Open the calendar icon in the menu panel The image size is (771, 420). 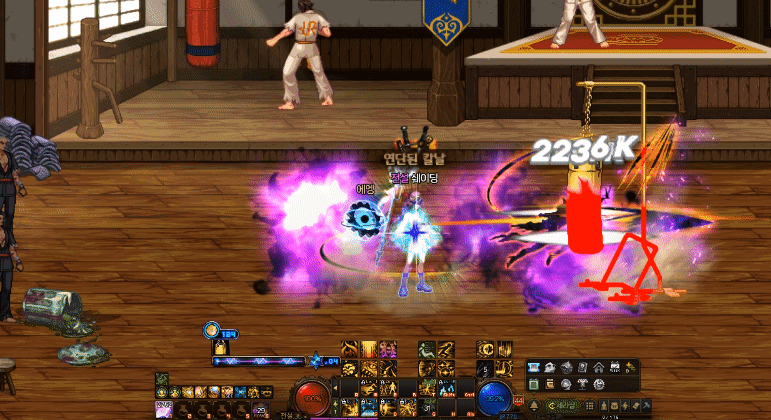(614, 366)
